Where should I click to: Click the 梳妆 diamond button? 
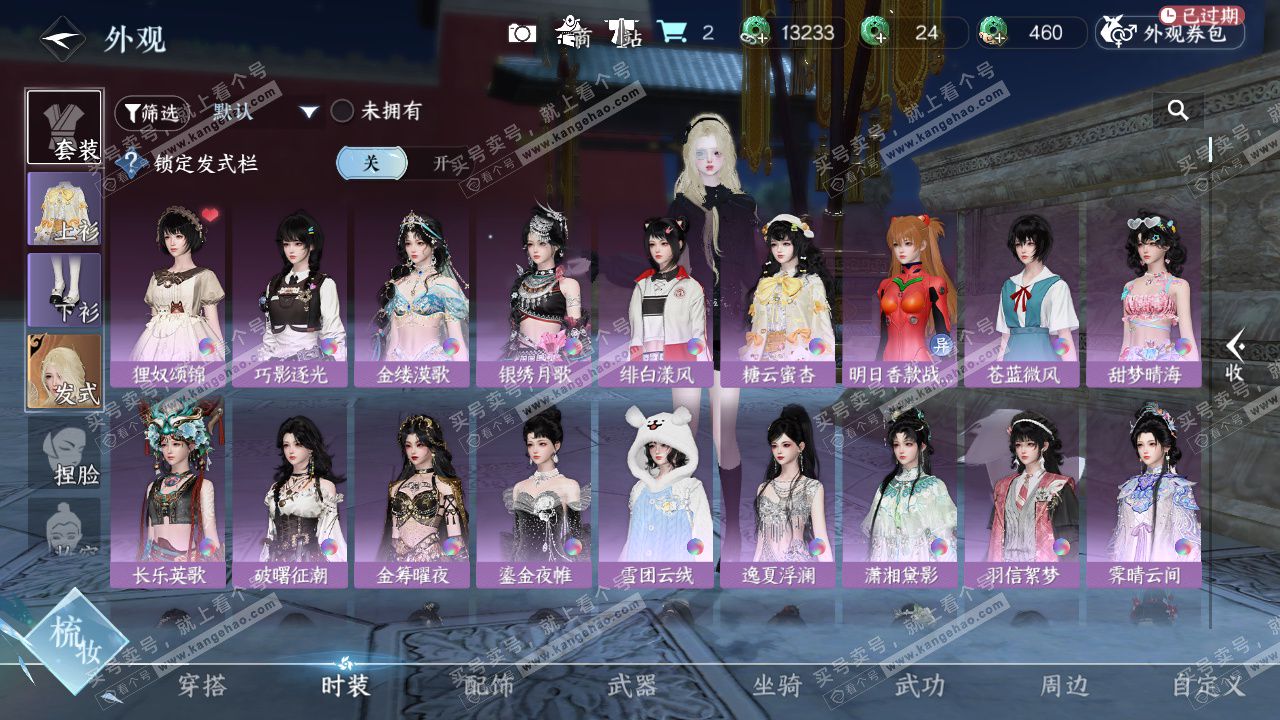73,638
